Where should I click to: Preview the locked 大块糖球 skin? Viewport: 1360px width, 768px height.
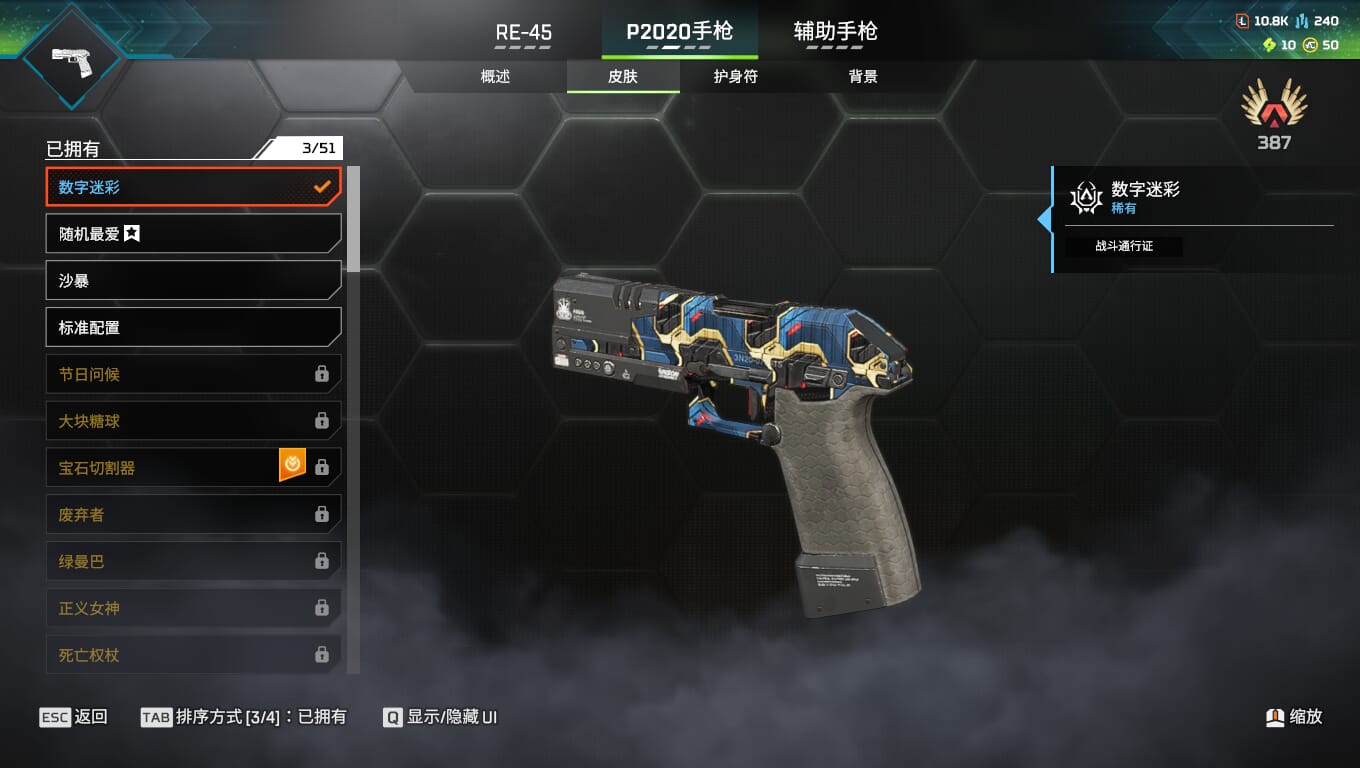193,421
